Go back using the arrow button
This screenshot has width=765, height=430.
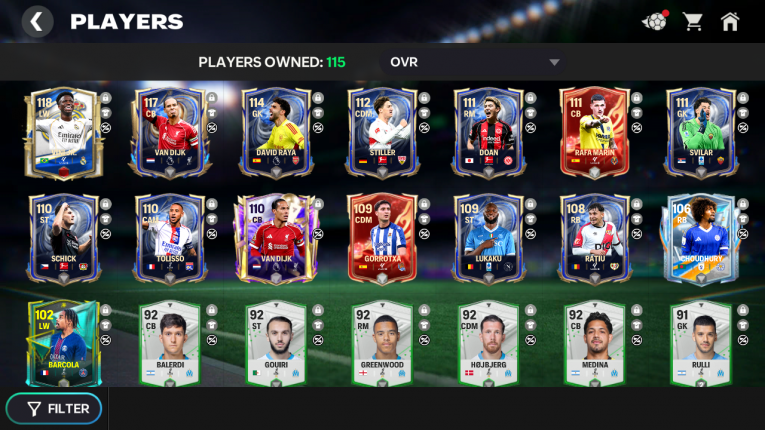[x=37, y=21]
